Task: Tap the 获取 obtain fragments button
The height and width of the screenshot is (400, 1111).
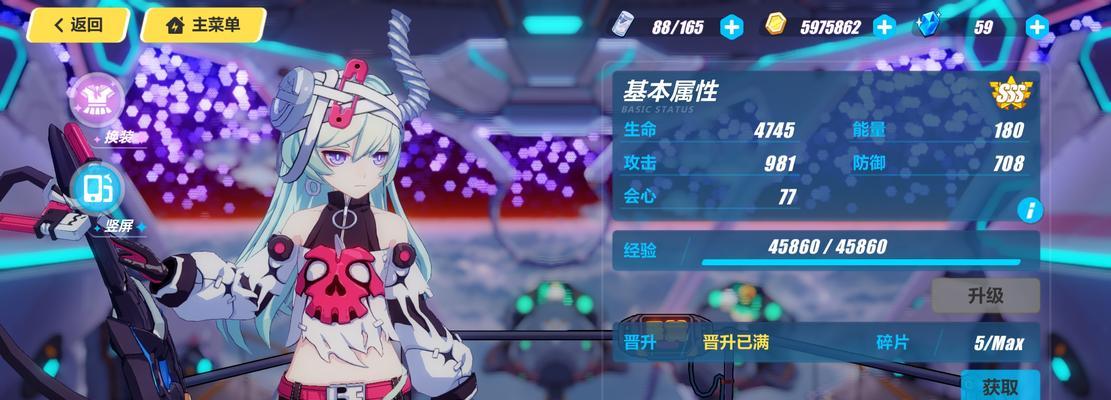Action: [1000, 386]
